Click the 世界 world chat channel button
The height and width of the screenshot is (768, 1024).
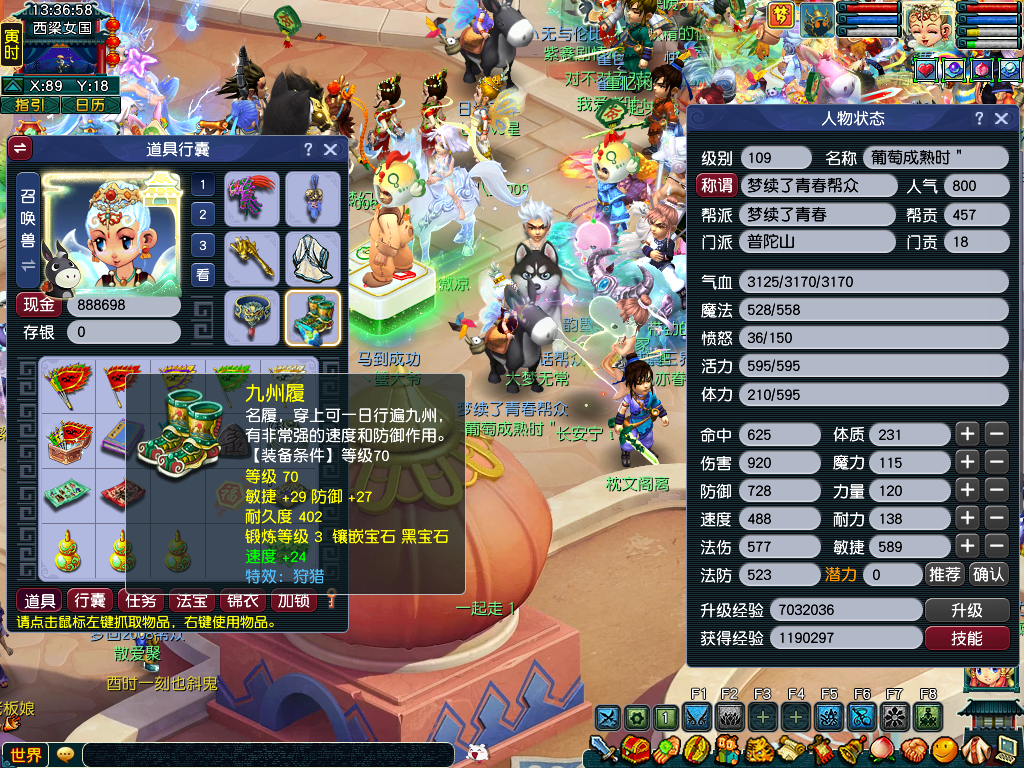pyautogui.click(x=27, y=755)
